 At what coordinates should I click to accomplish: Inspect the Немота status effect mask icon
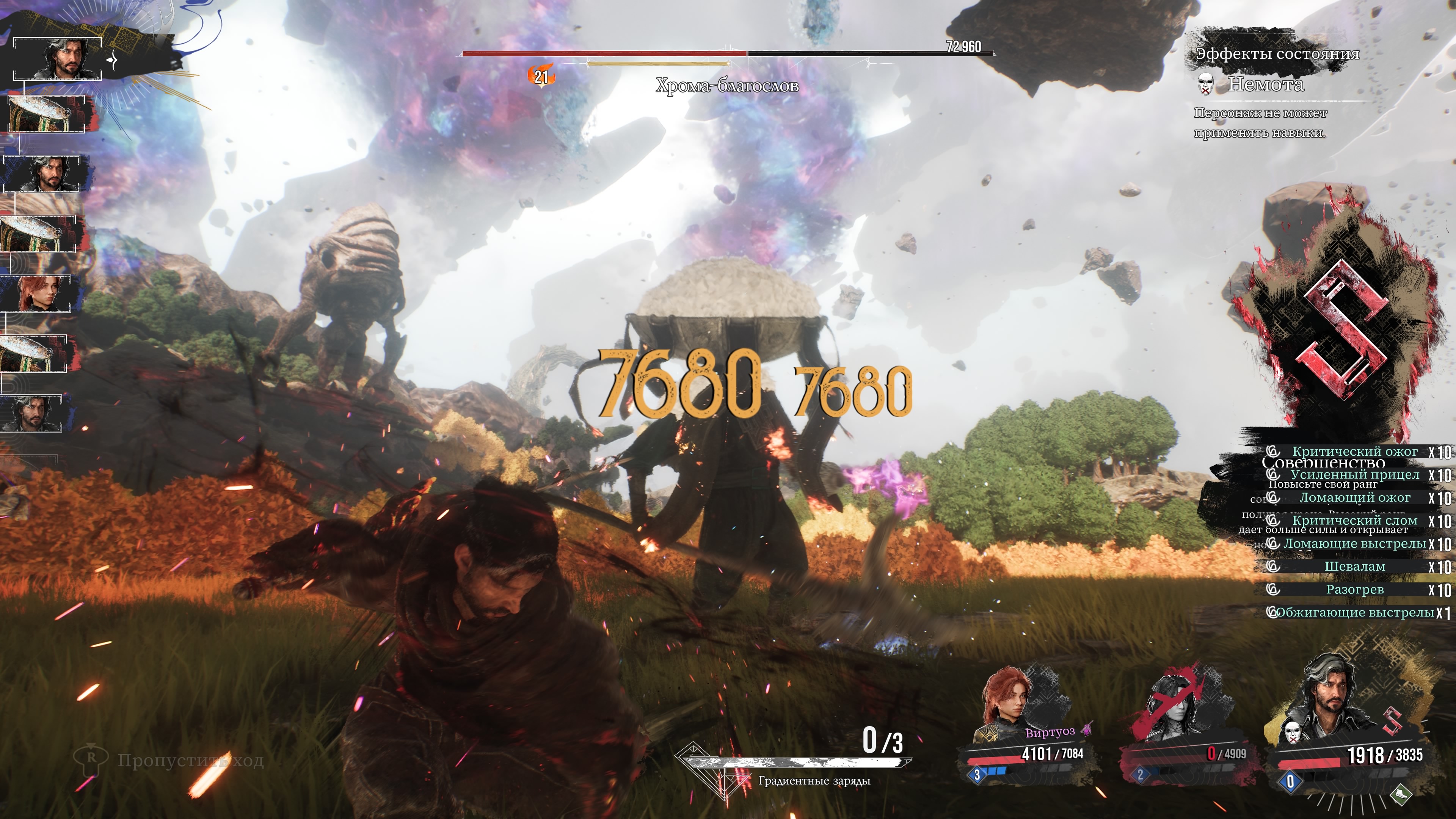[x=1205, y=85]
